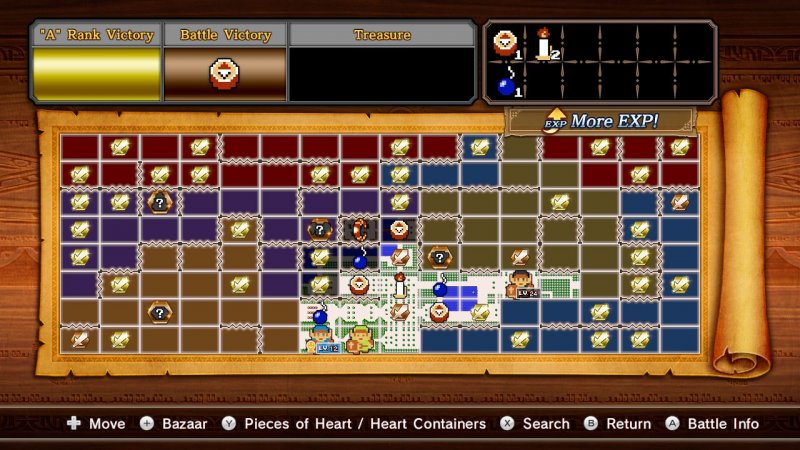Select the map square with the red ring item

point(360,230)
